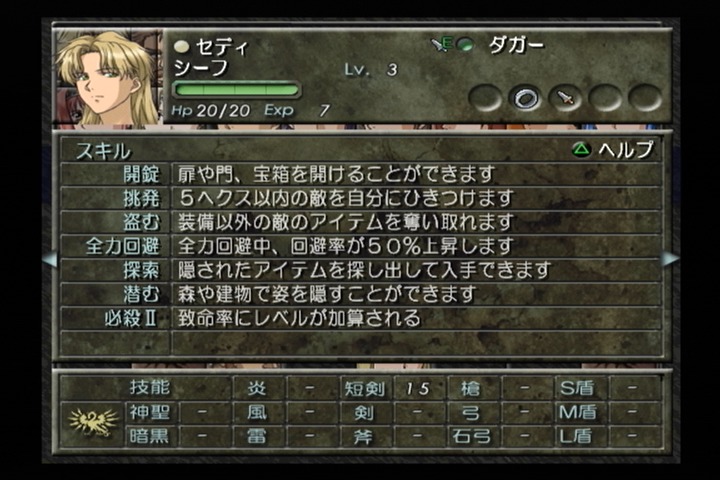Choose the 潜む (hide) skill row
This screenshot has width=720, height=480.
[x=360, y=294]
